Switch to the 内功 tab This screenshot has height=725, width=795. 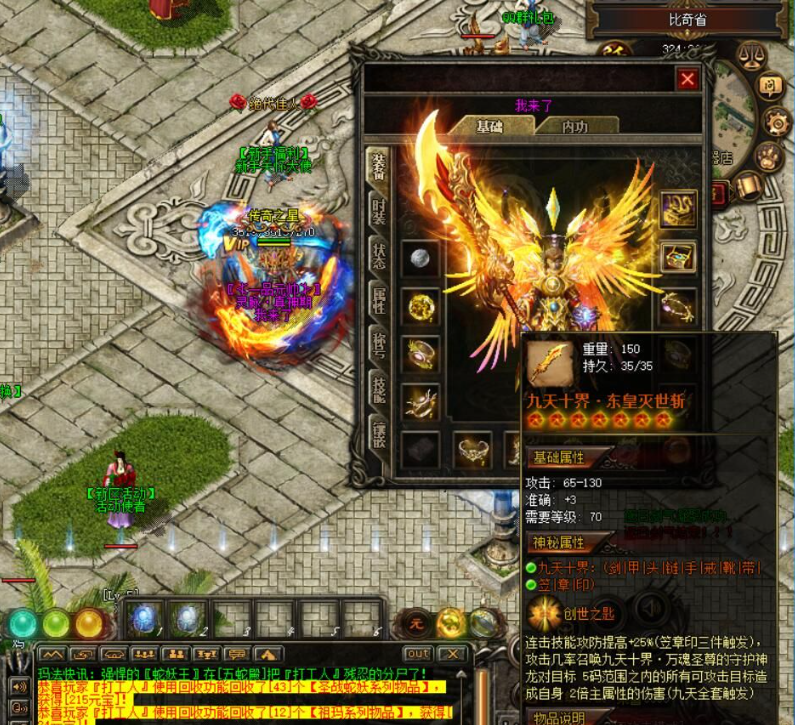click(574, 127)
